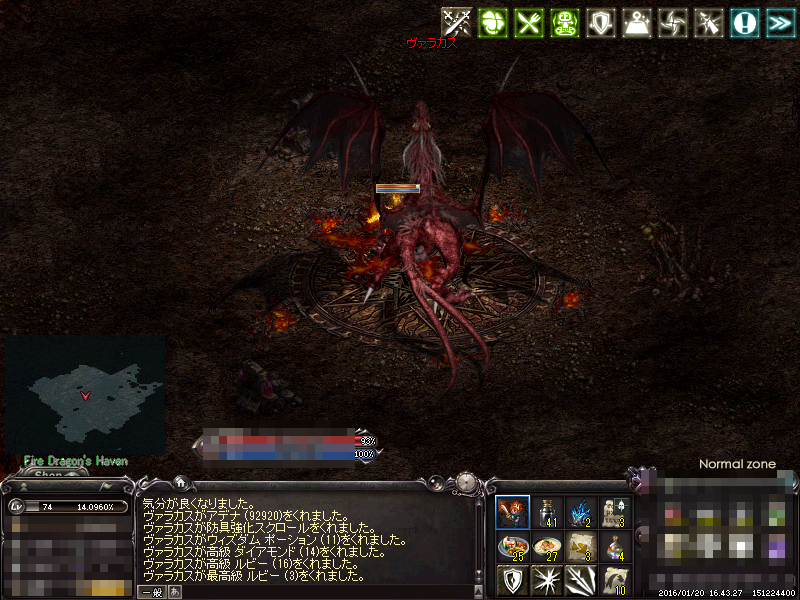The height and width of the screenshot is (600, 800).
Task: Select the green four-leaf clover icon
Action: [492, 22]
